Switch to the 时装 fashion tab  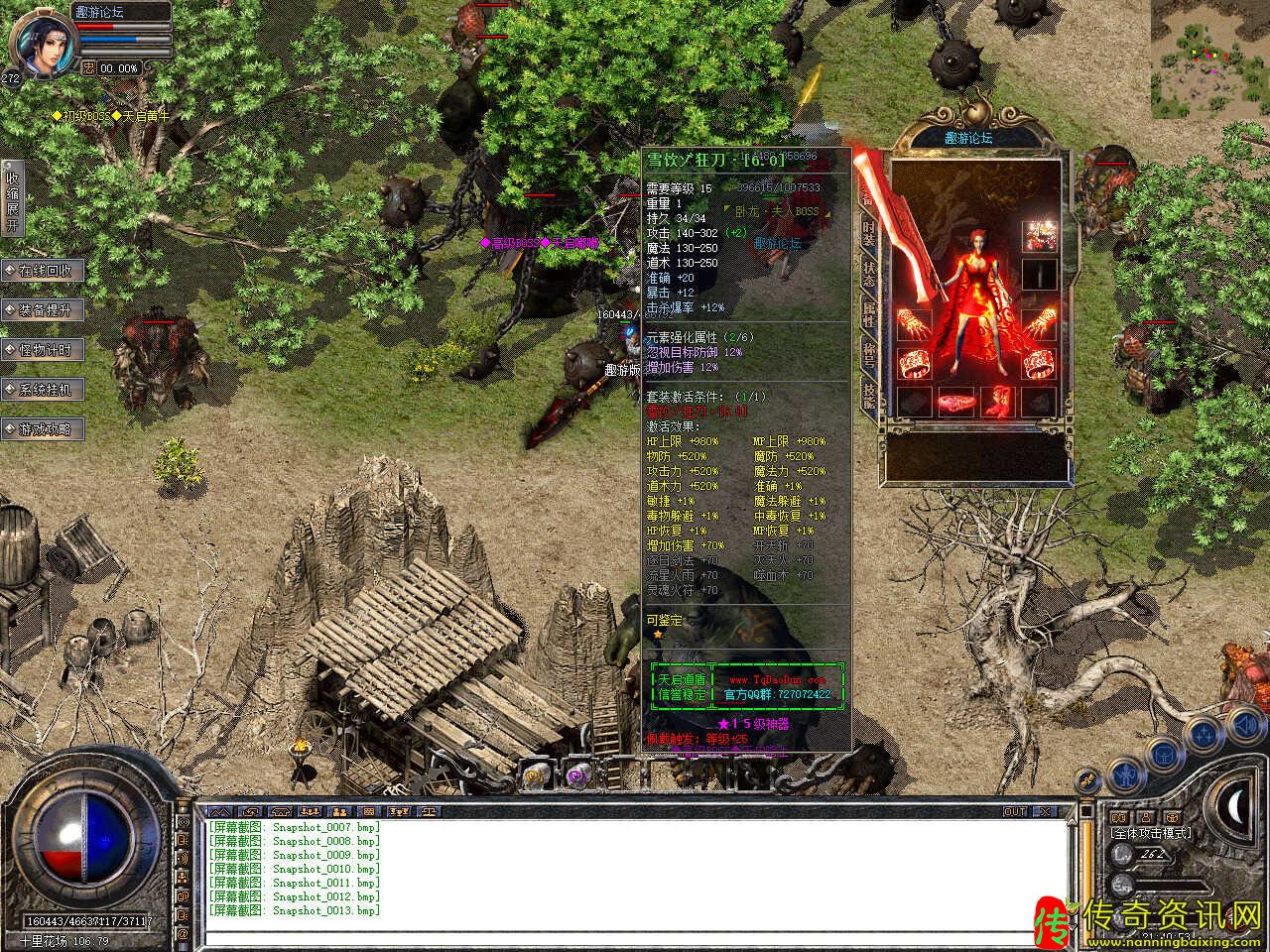[869, 233]
